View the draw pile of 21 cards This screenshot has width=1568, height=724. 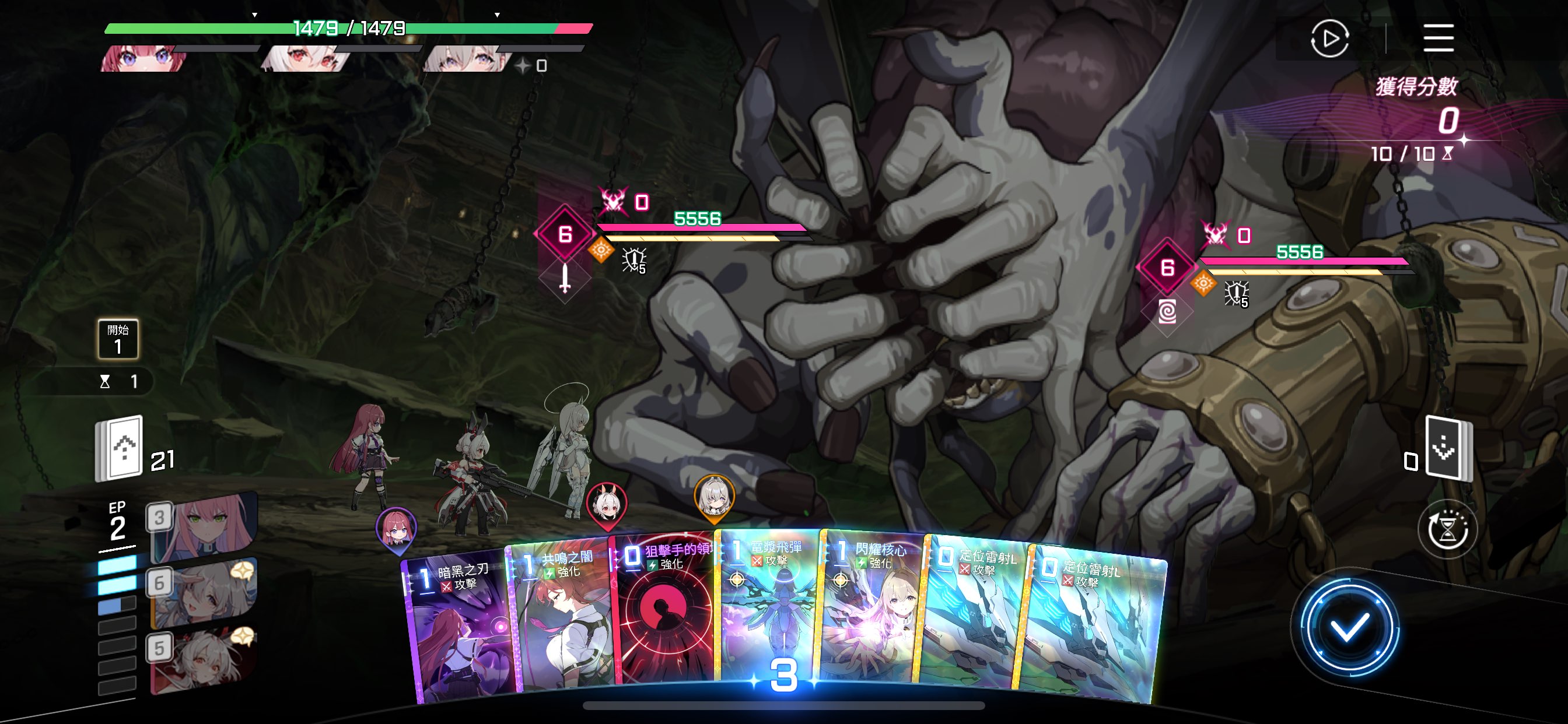click(120, 448)
